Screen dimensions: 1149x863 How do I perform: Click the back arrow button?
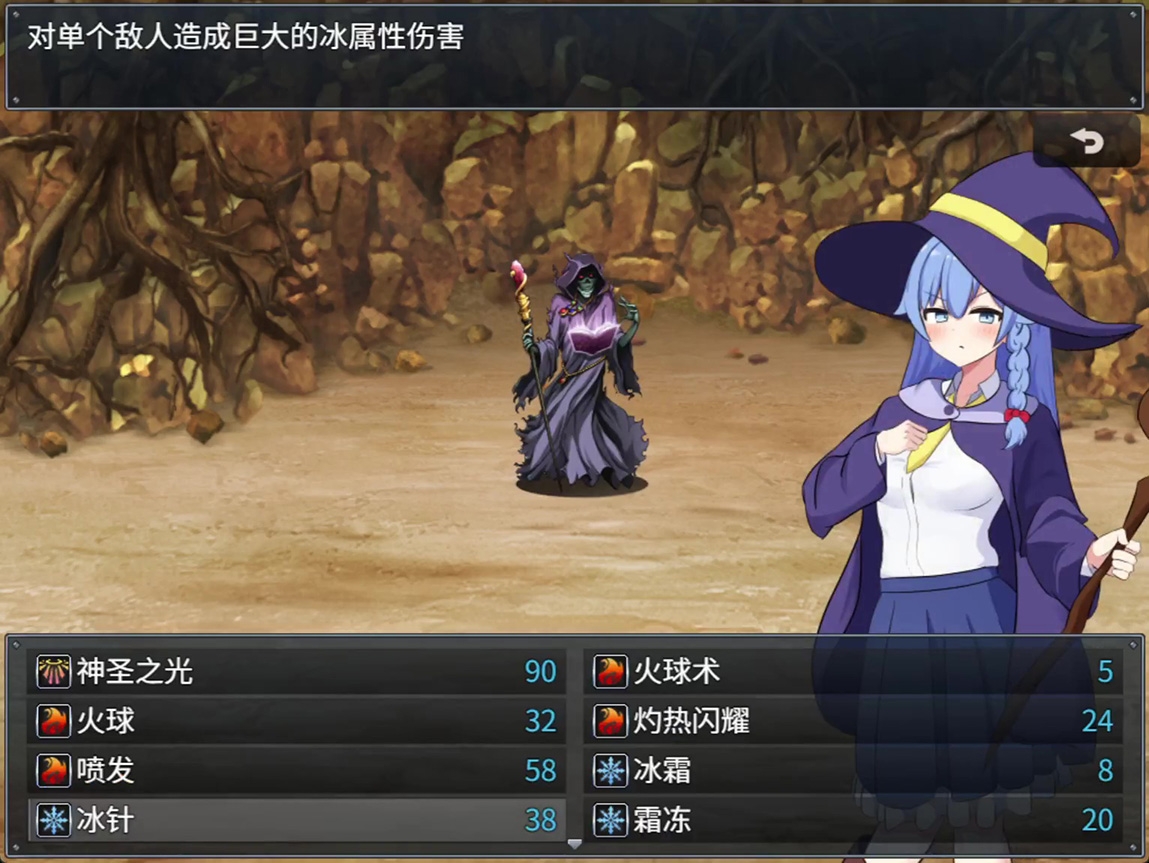[1086, 142]
